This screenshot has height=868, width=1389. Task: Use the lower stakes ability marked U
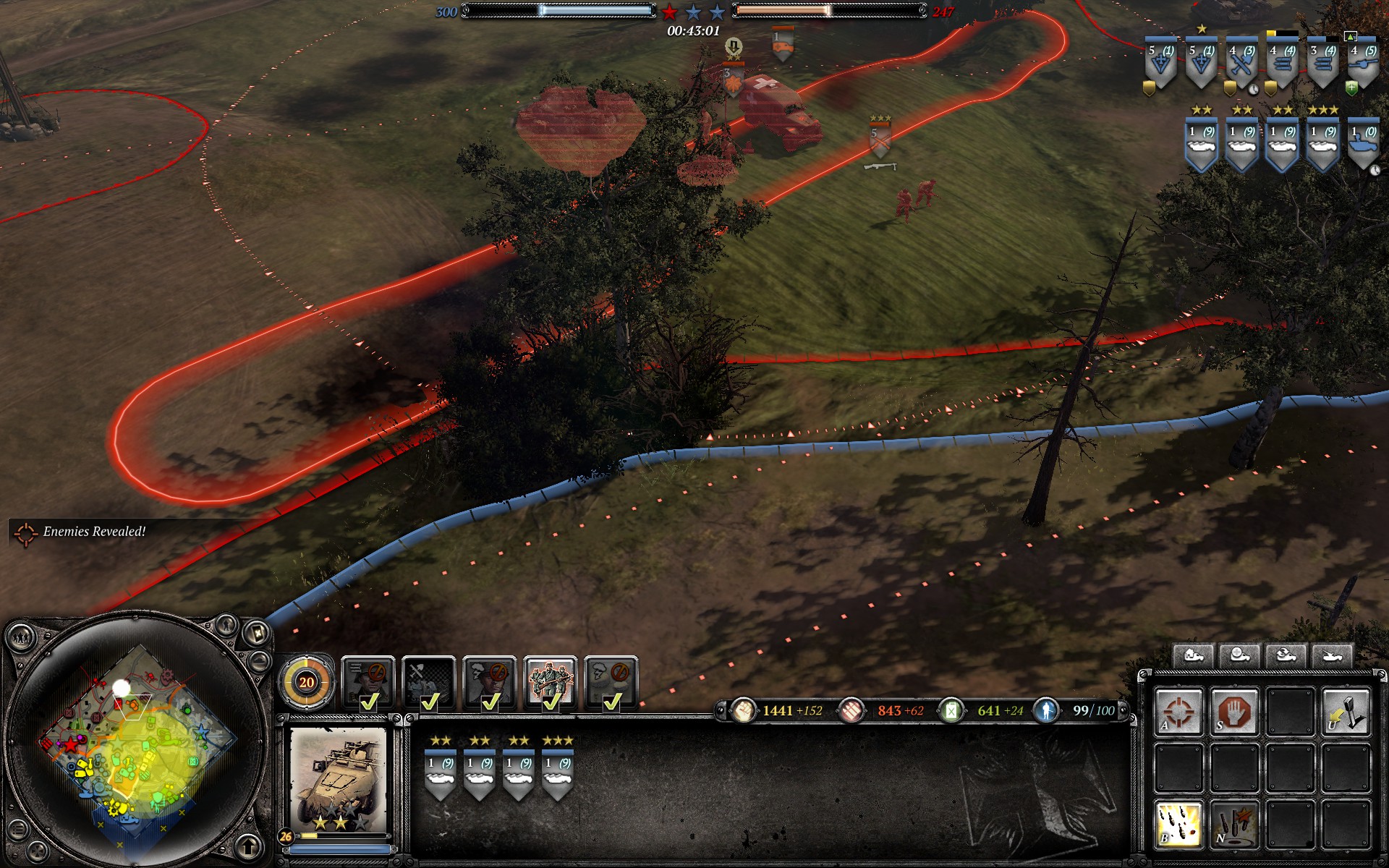point(1346,712)
